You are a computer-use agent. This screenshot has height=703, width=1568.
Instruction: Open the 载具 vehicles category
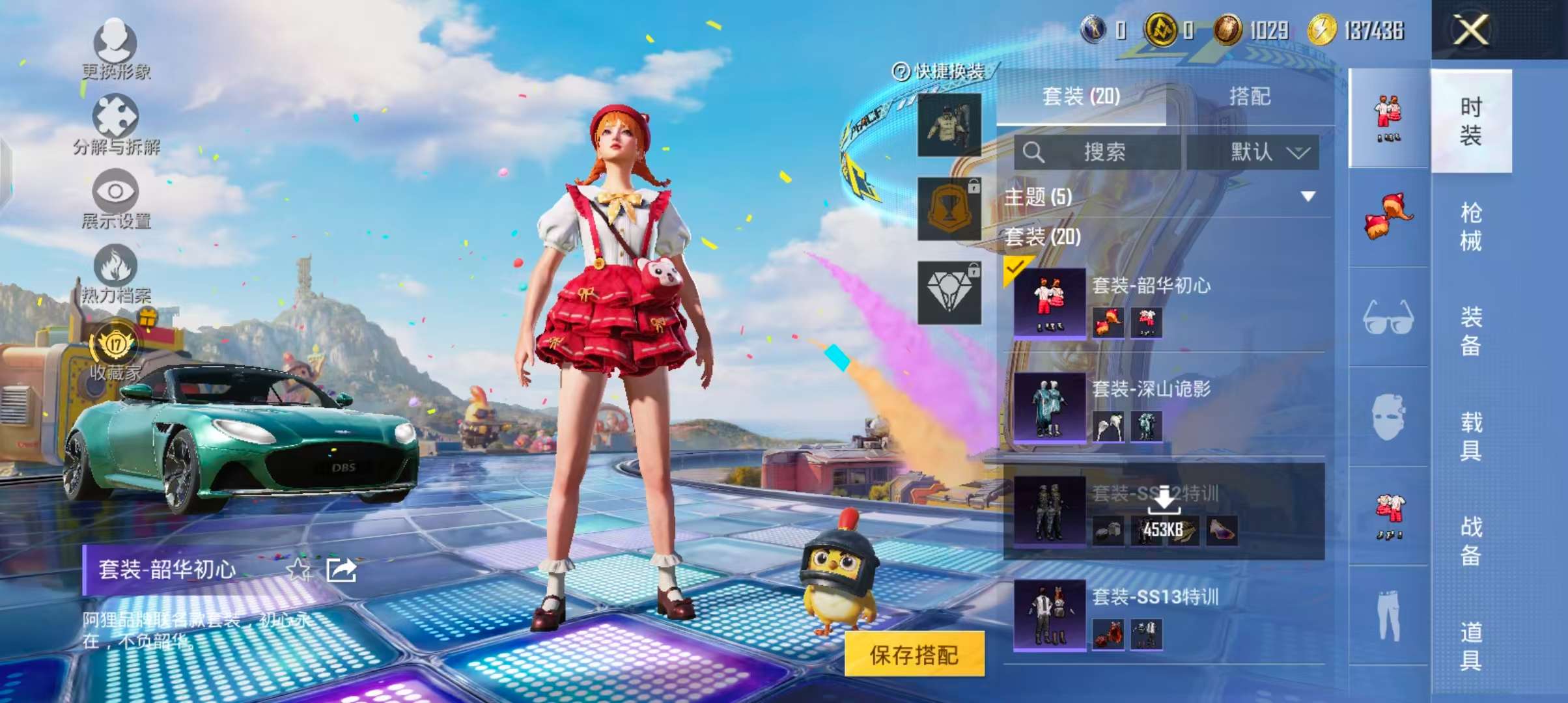tap(1470, 436)
